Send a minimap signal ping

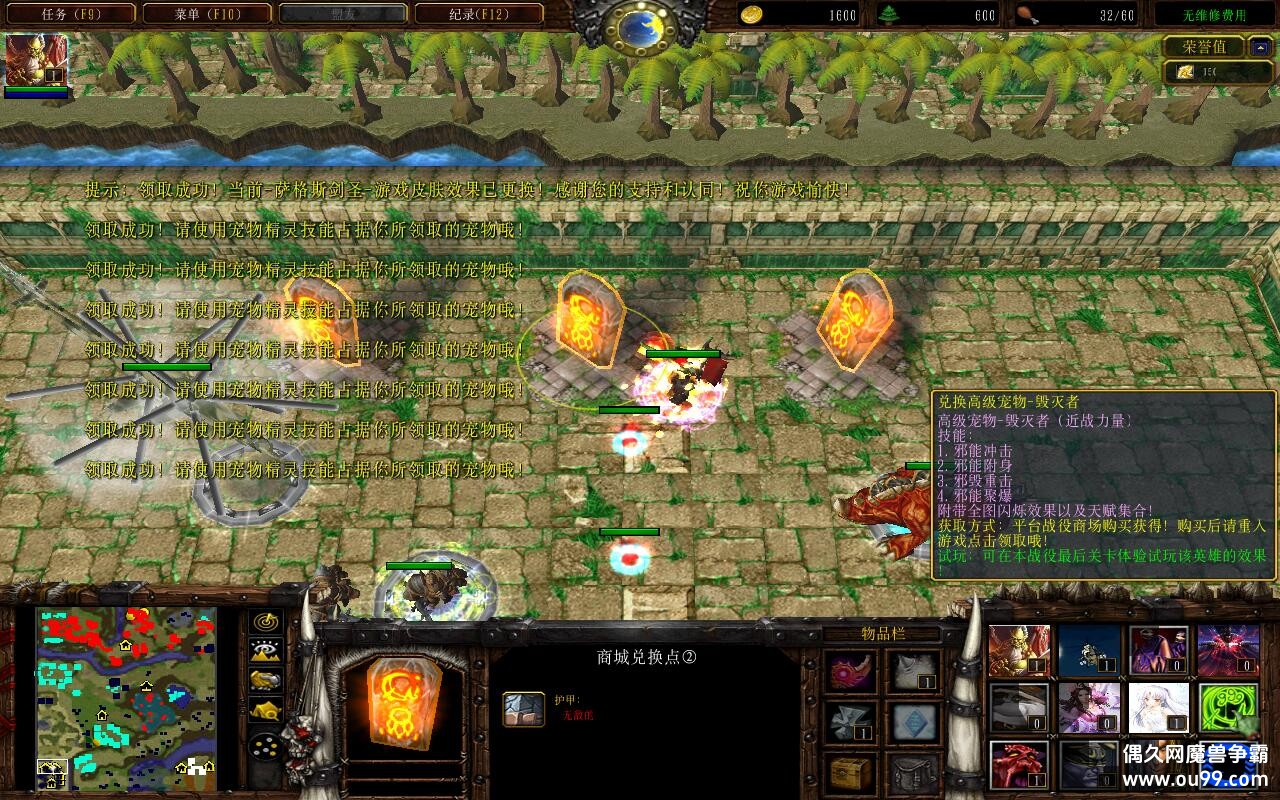(265, 621)
